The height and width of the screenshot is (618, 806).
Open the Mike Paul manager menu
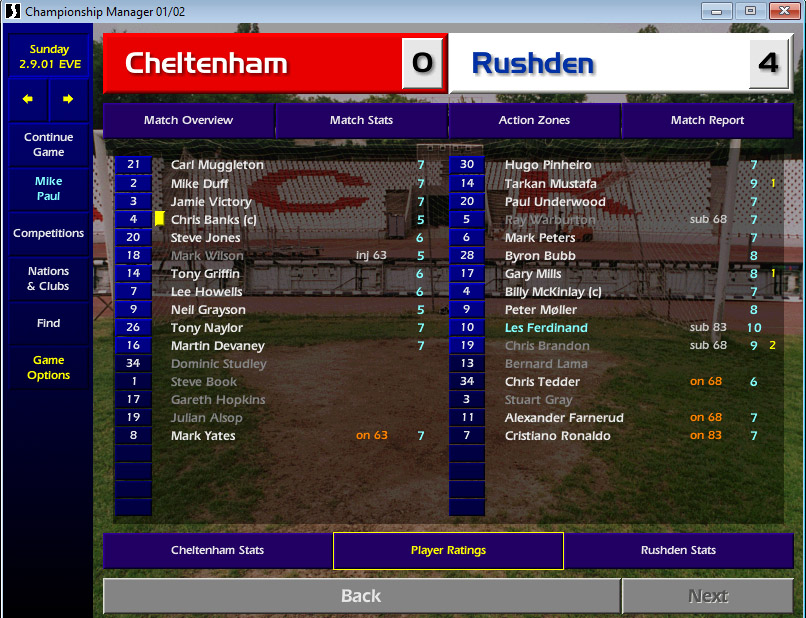tap(48, 189)
